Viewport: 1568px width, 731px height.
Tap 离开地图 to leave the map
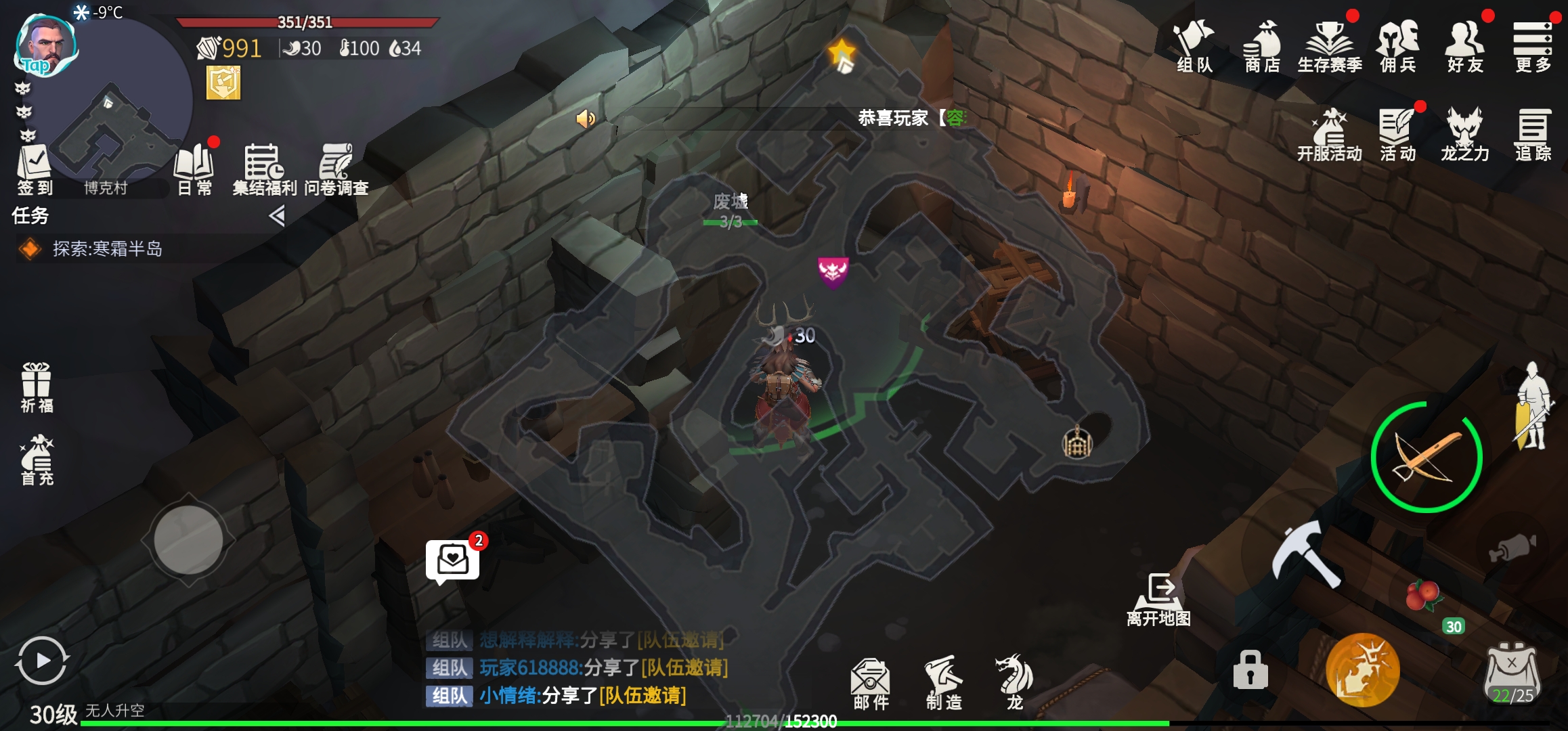coord(1159,600)
